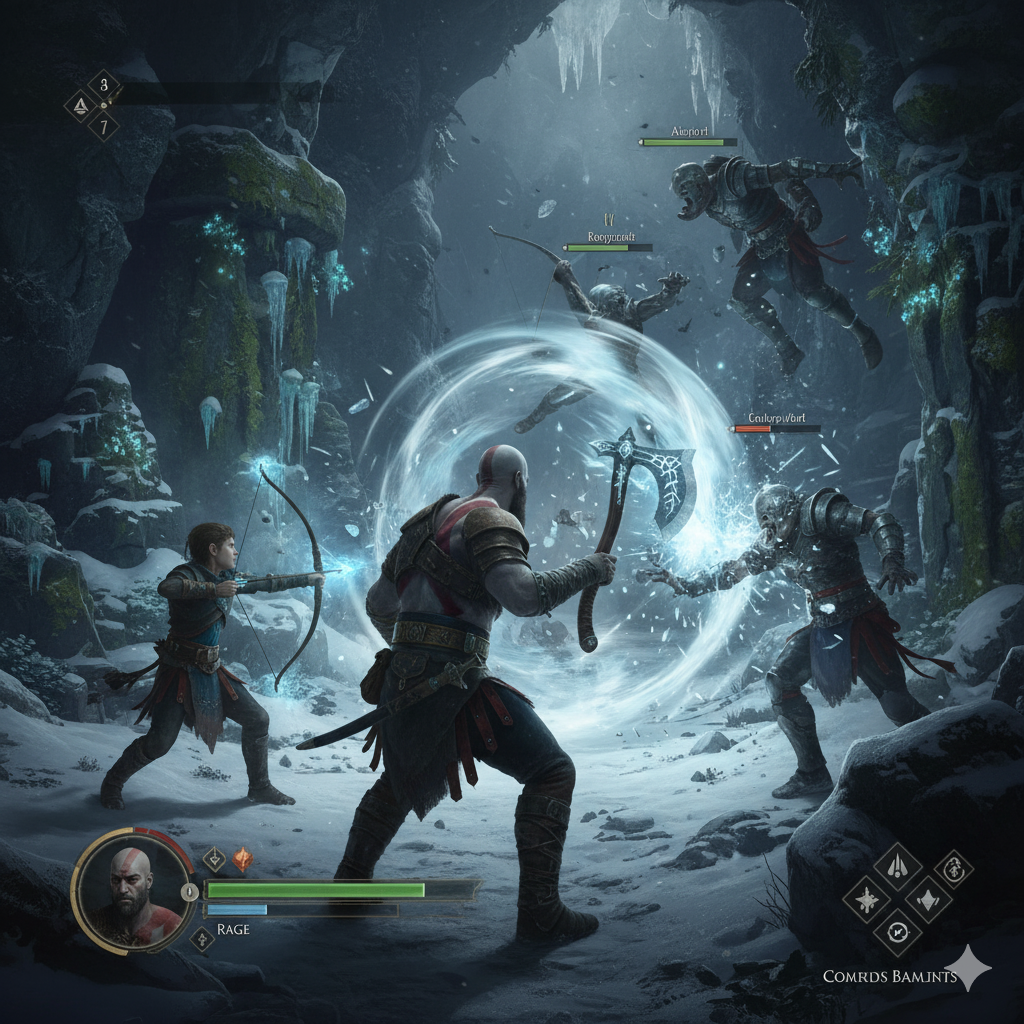Activate the Rage diamond icon
Viewport: 1024px width, 1024px height.
201,937
